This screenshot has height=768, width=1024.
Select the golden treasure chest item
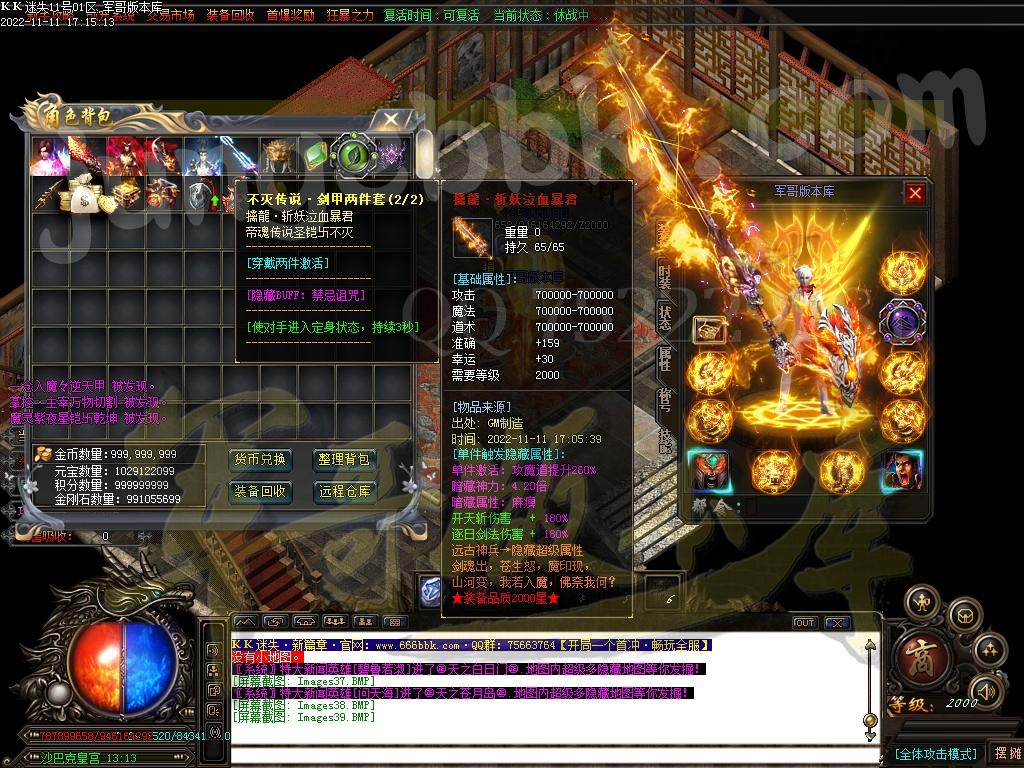[124, 196]
